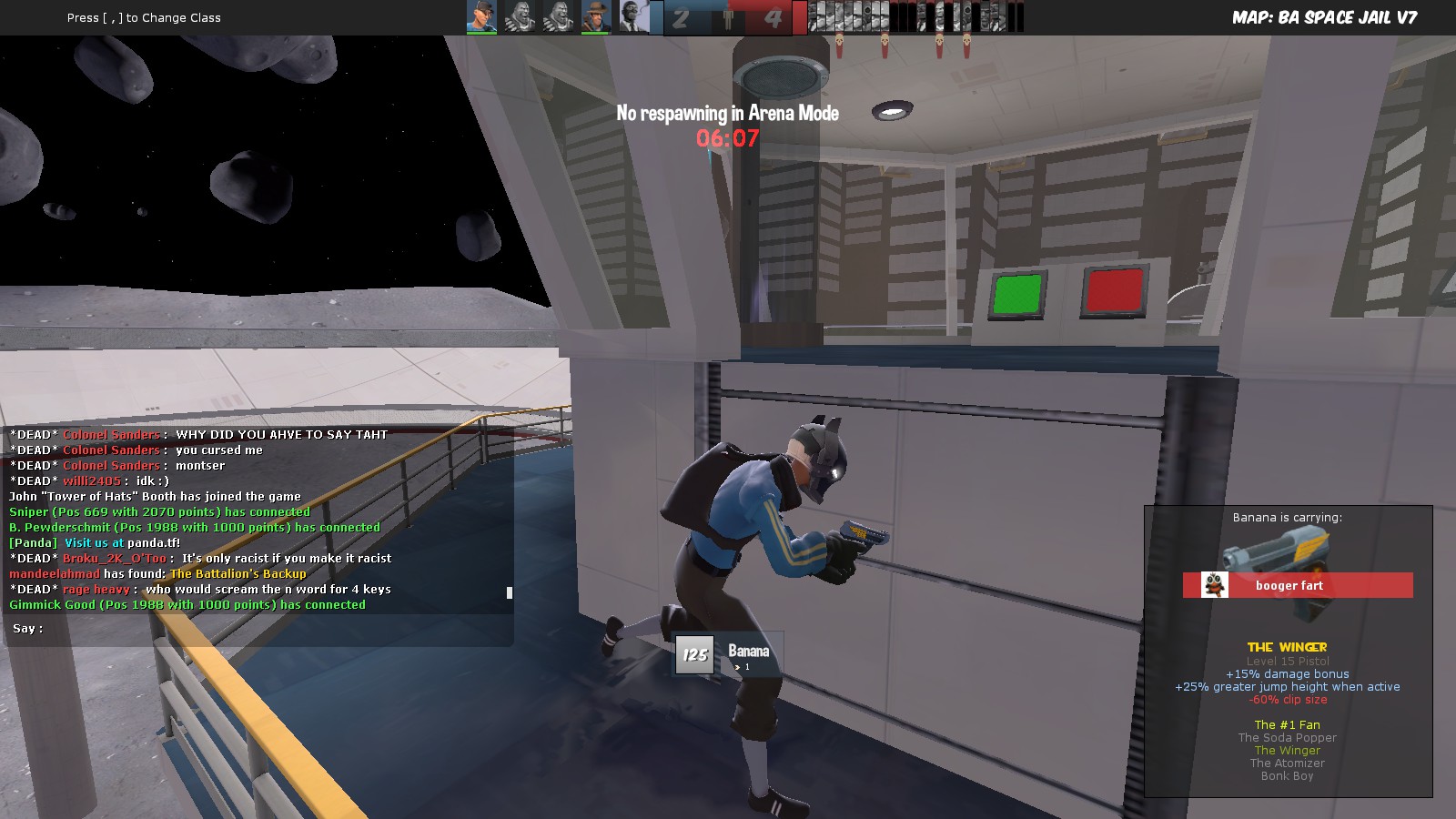Open the panda.tf link in chat
The image size is (1456, 819).
click(153, 542)
